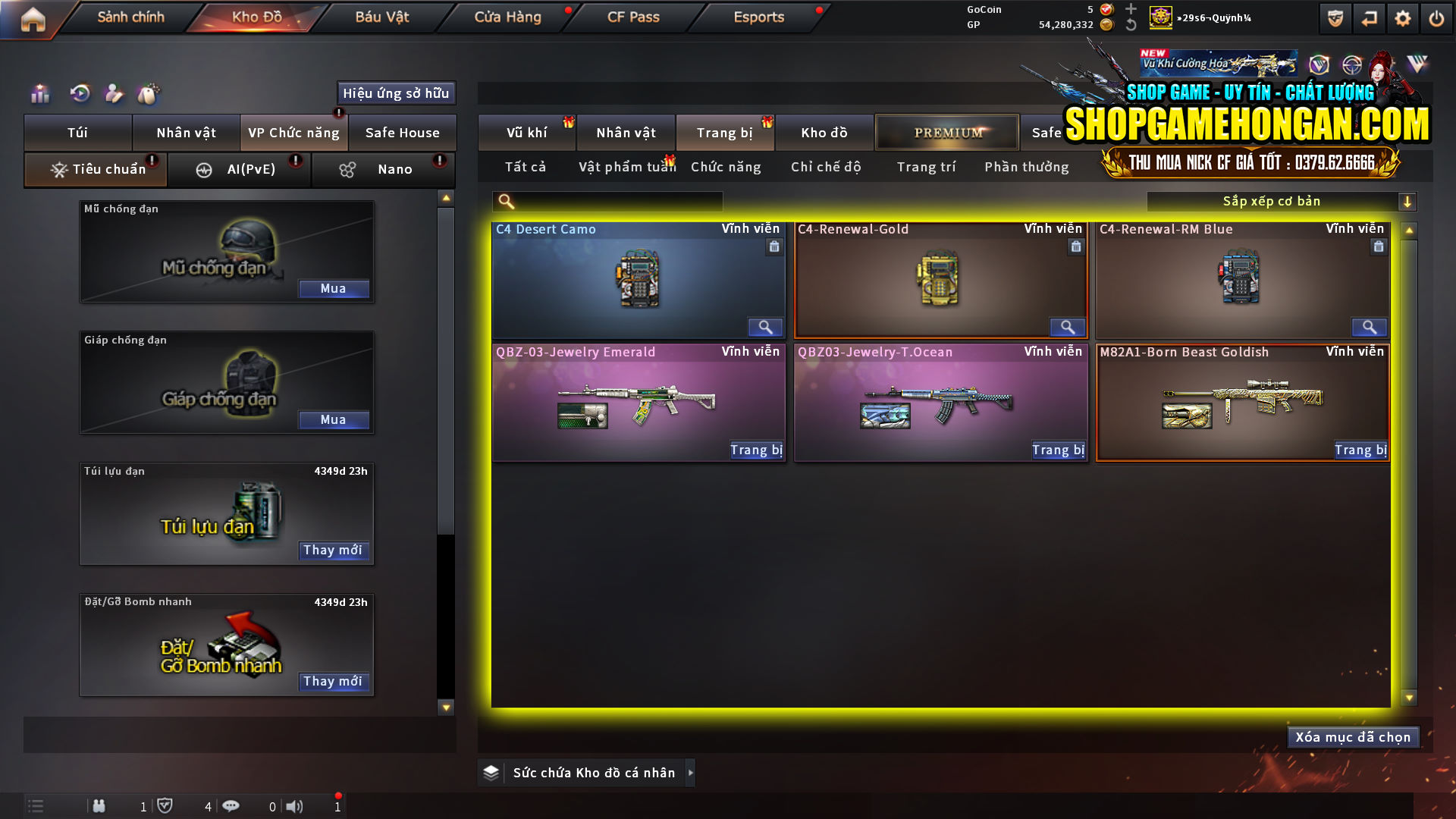Open the Báu Vật menu
Screen dimensions: 1456x819
pos(381,17)
